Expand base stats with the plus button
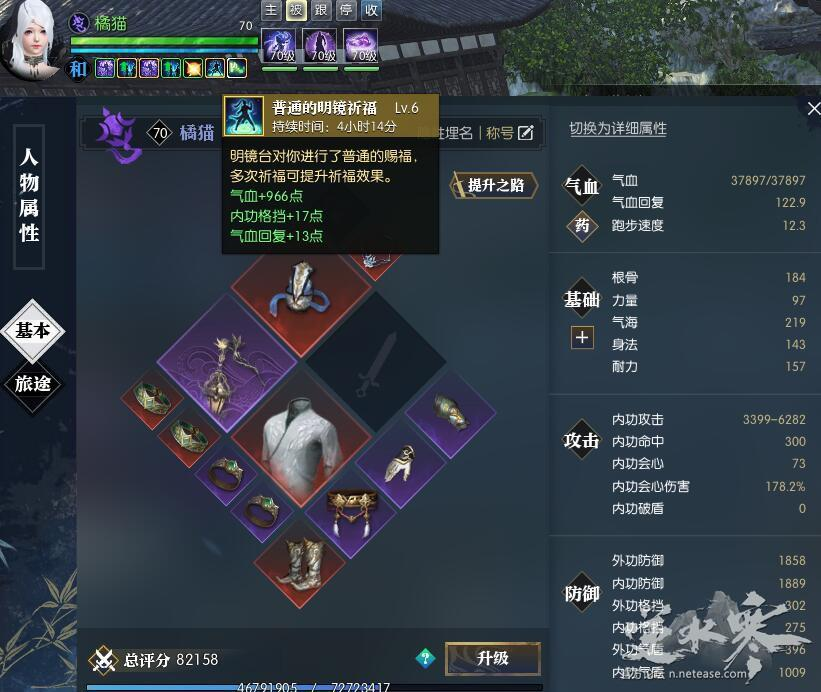 tap(582, 337)
